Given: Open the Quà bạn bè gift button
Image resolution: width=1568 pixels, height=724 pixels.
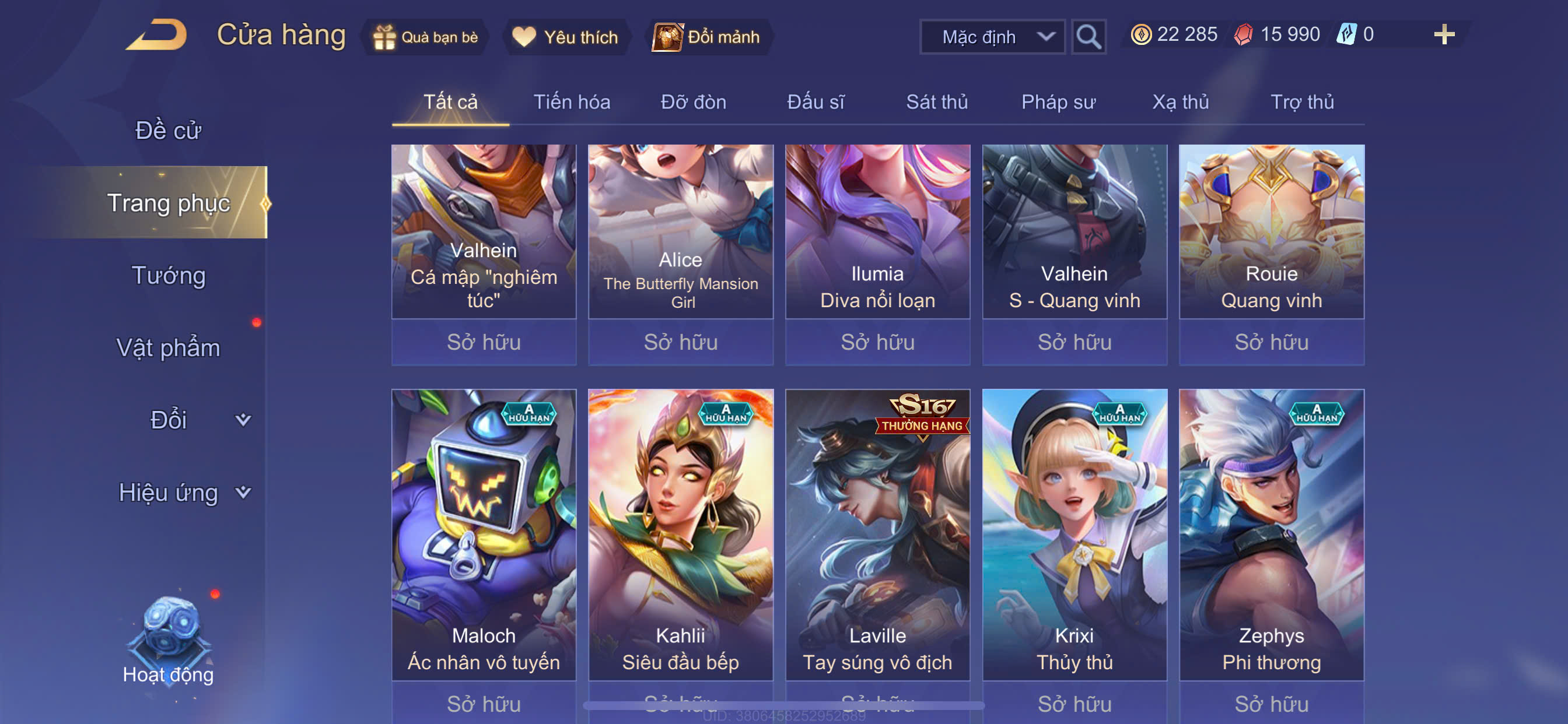Looking at the screenshot, I should pos(426,37).
